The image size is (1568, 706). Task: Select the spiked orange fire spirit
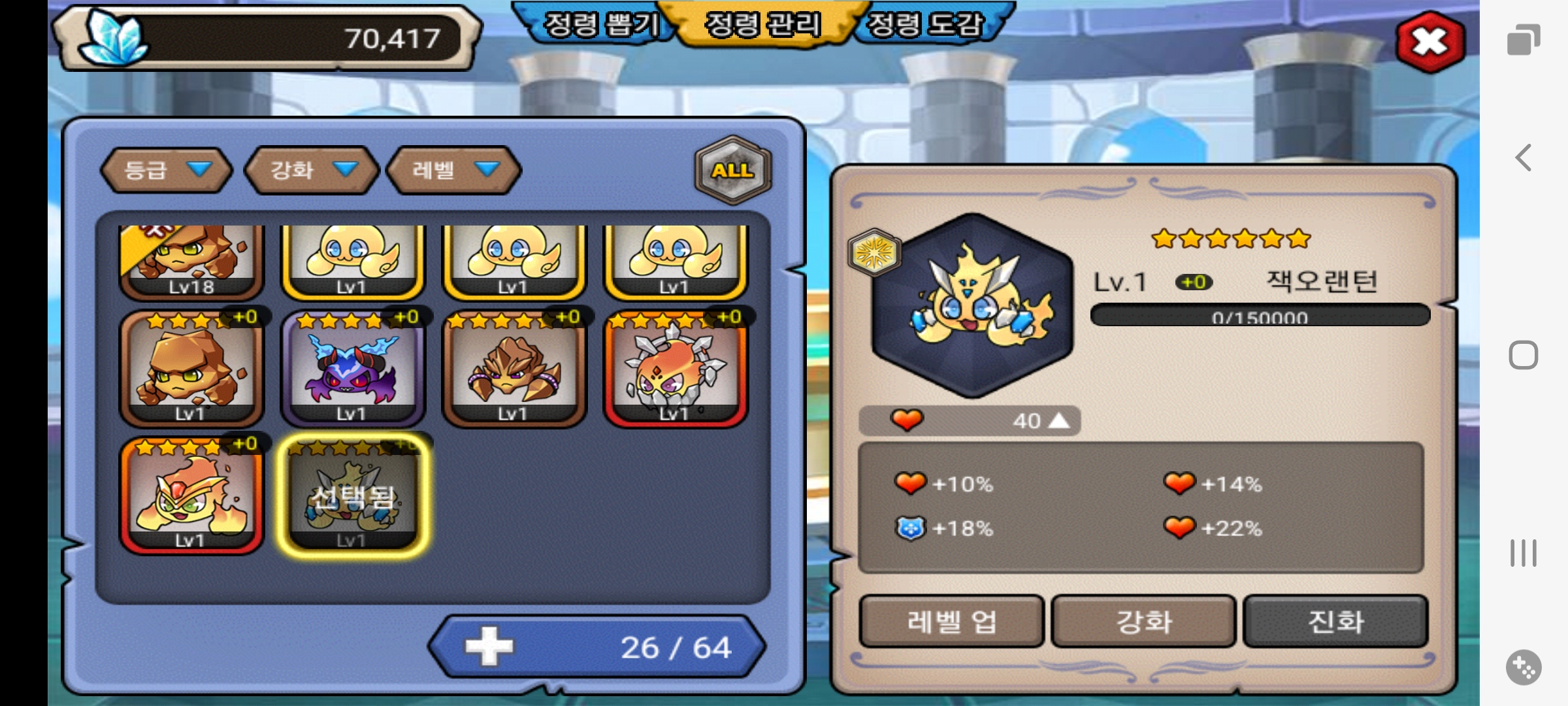point(676,369)
